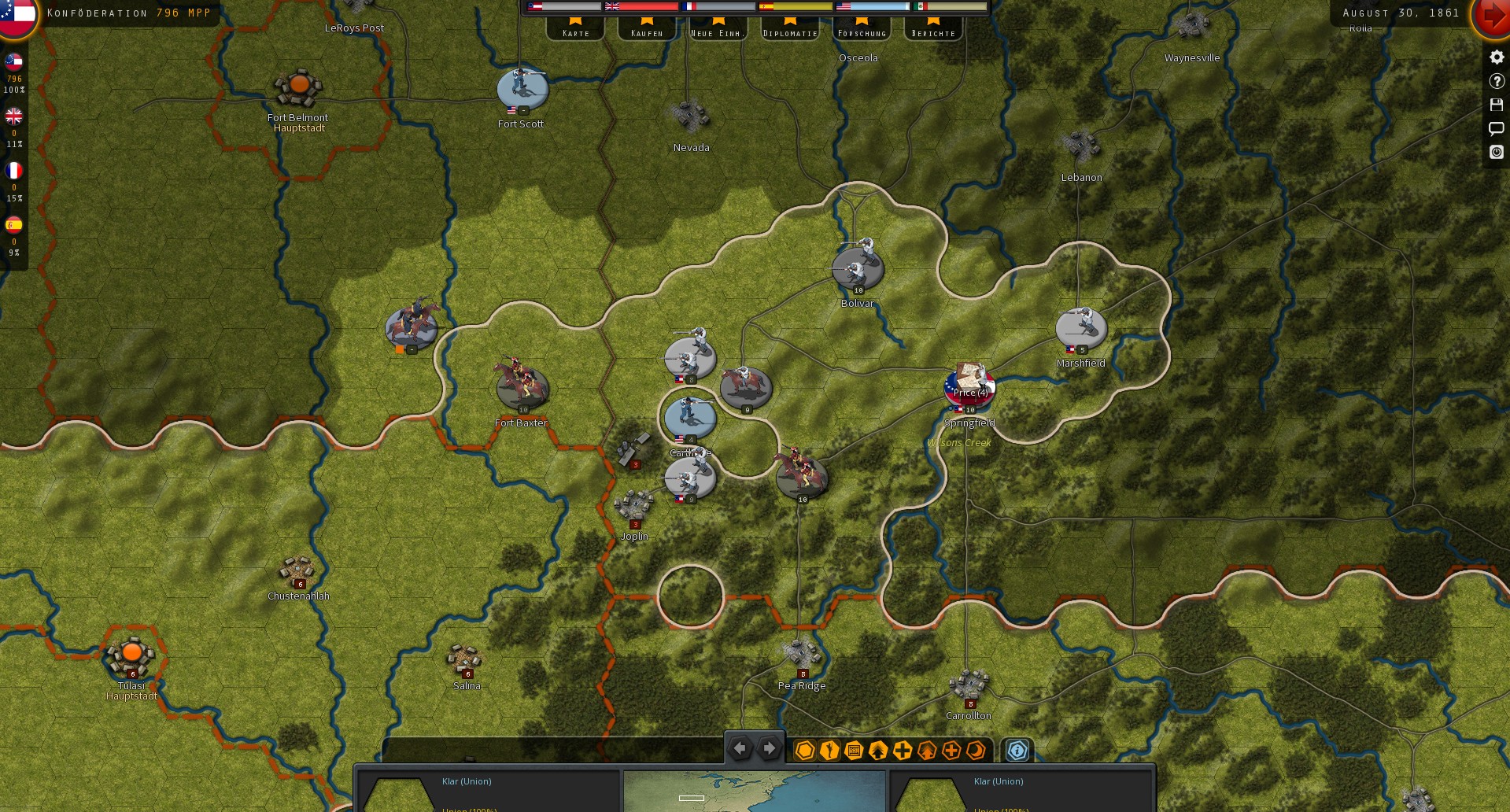Cycle to previous unit with left arrow
This screenshot has height=812, width=1510.
740,748
